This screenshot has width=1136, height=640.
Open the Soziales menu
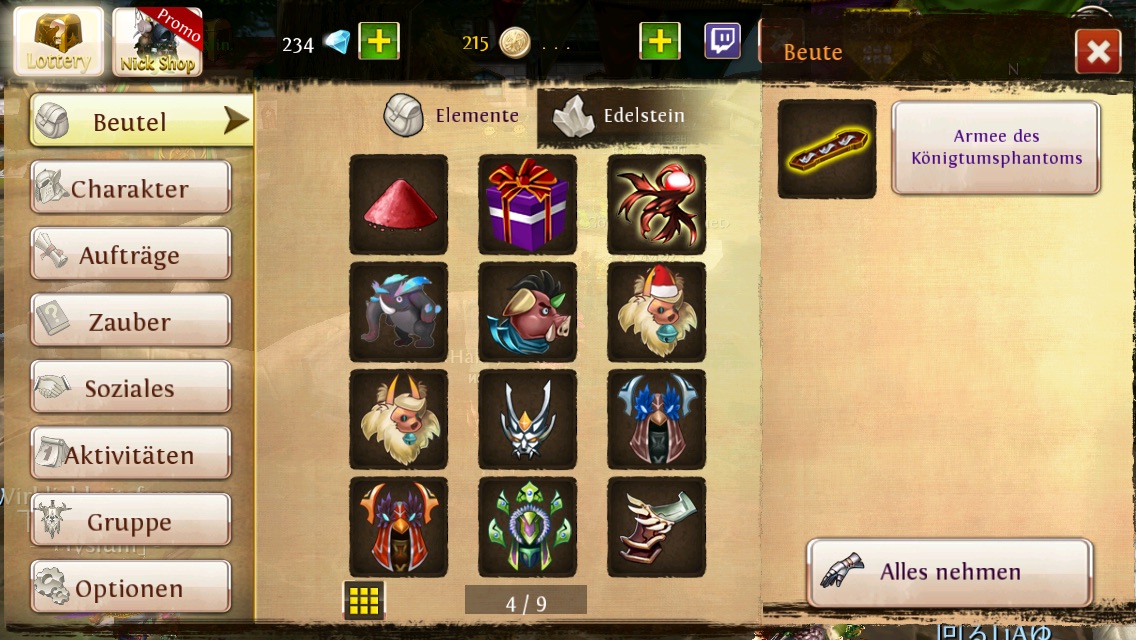coord(131,388)
